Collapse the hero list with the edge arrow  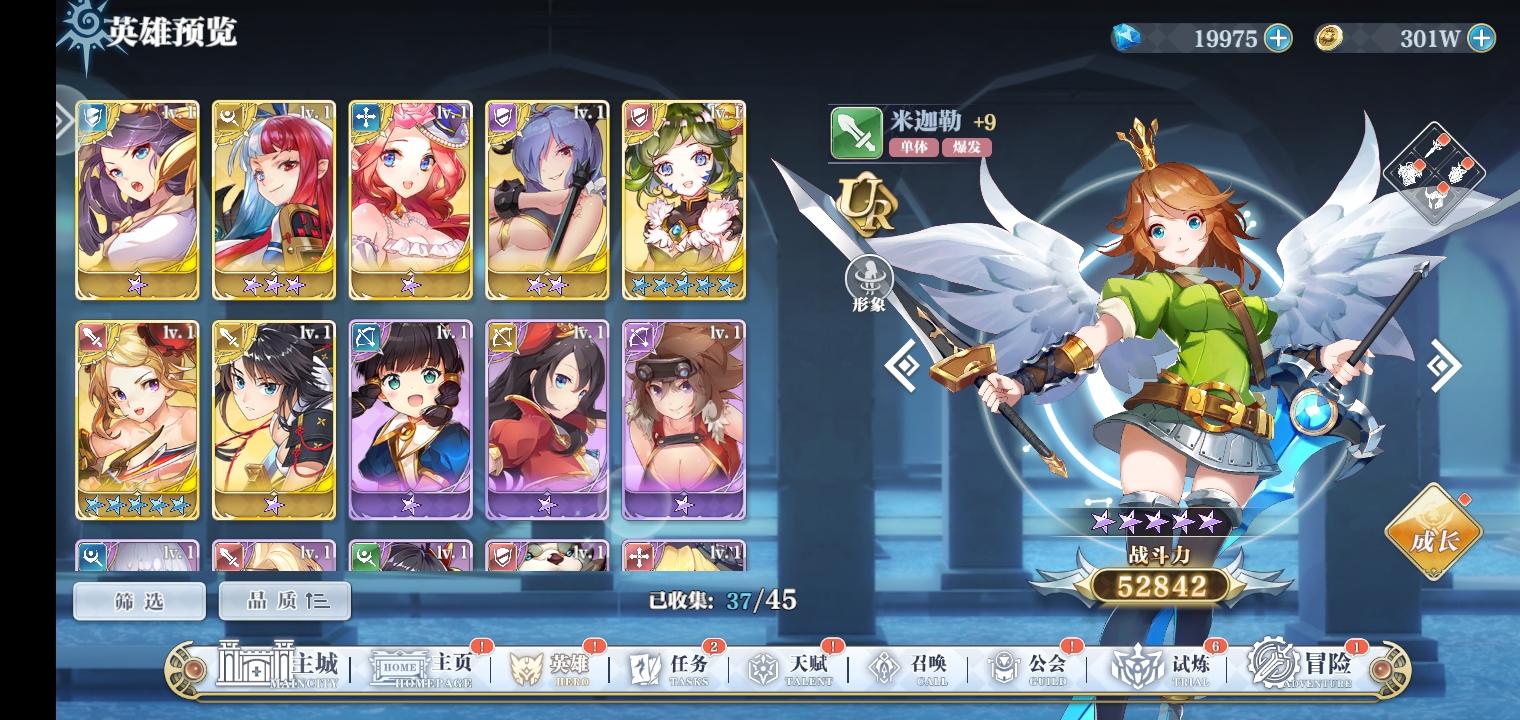(63, 120)
